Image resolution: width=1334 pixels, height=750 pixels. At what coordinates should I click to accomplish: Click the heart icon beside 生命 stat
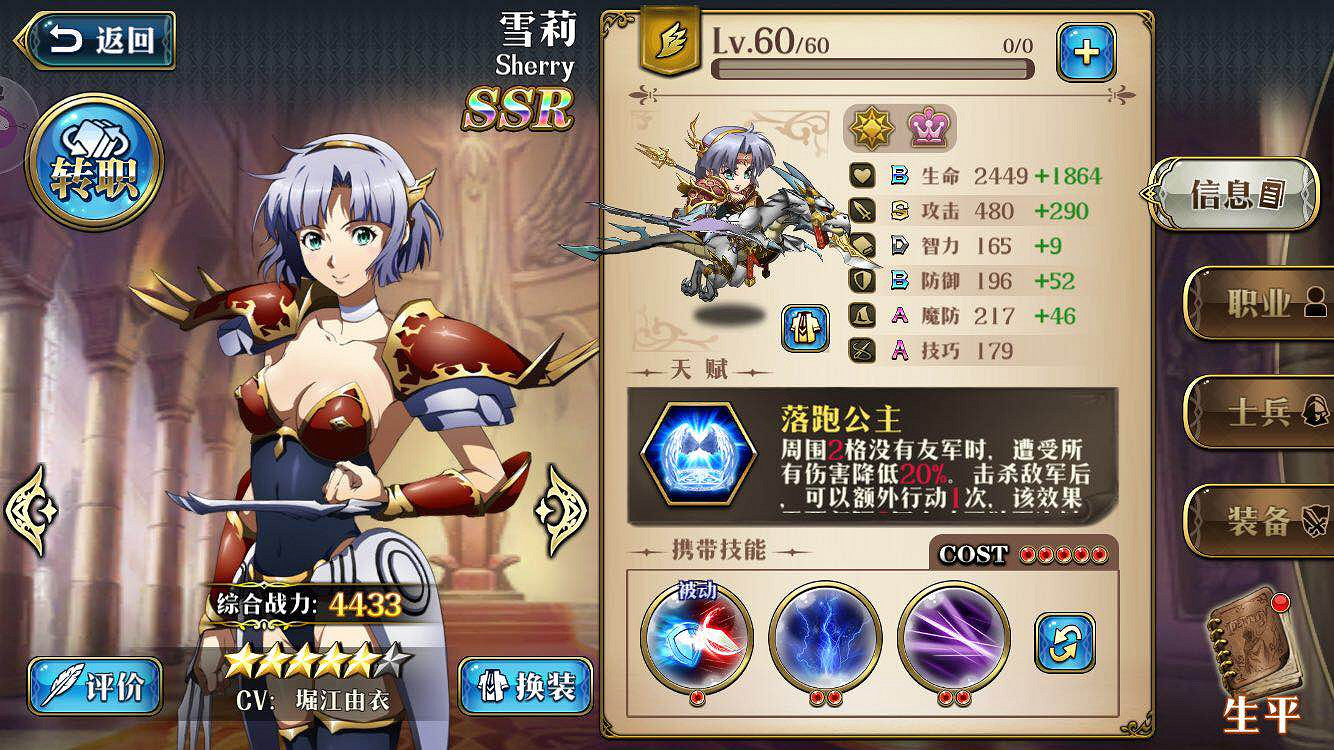(861, 176)
